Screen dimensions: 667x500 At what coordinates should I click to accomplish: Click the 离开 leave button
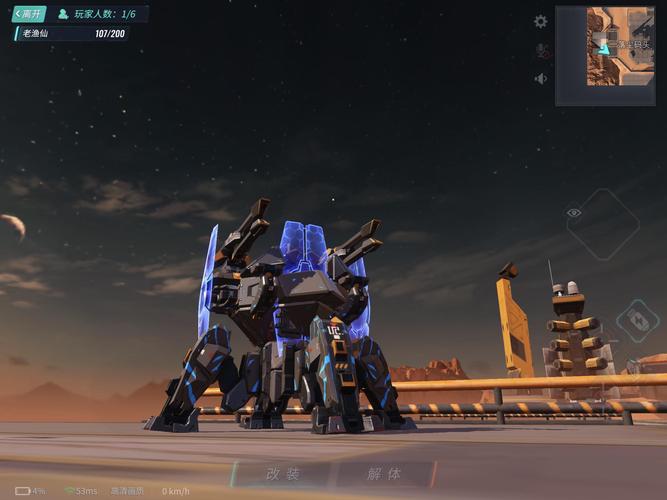pos(29,14)
